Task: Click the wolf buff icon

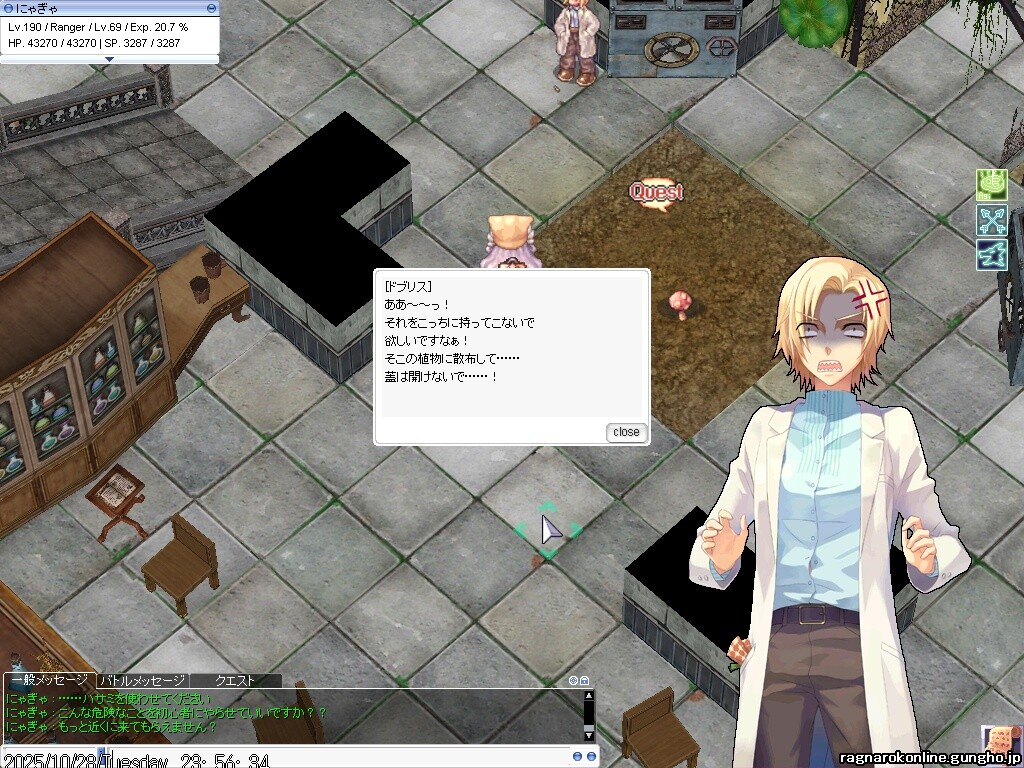Action: click(x=991, y=254)
